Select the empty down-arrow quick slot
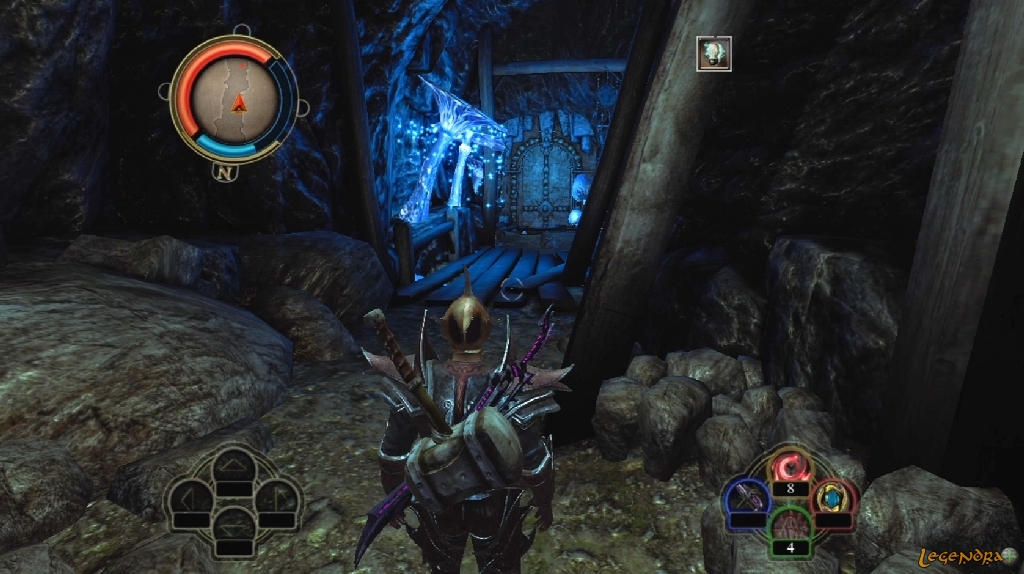 [233, 524]
